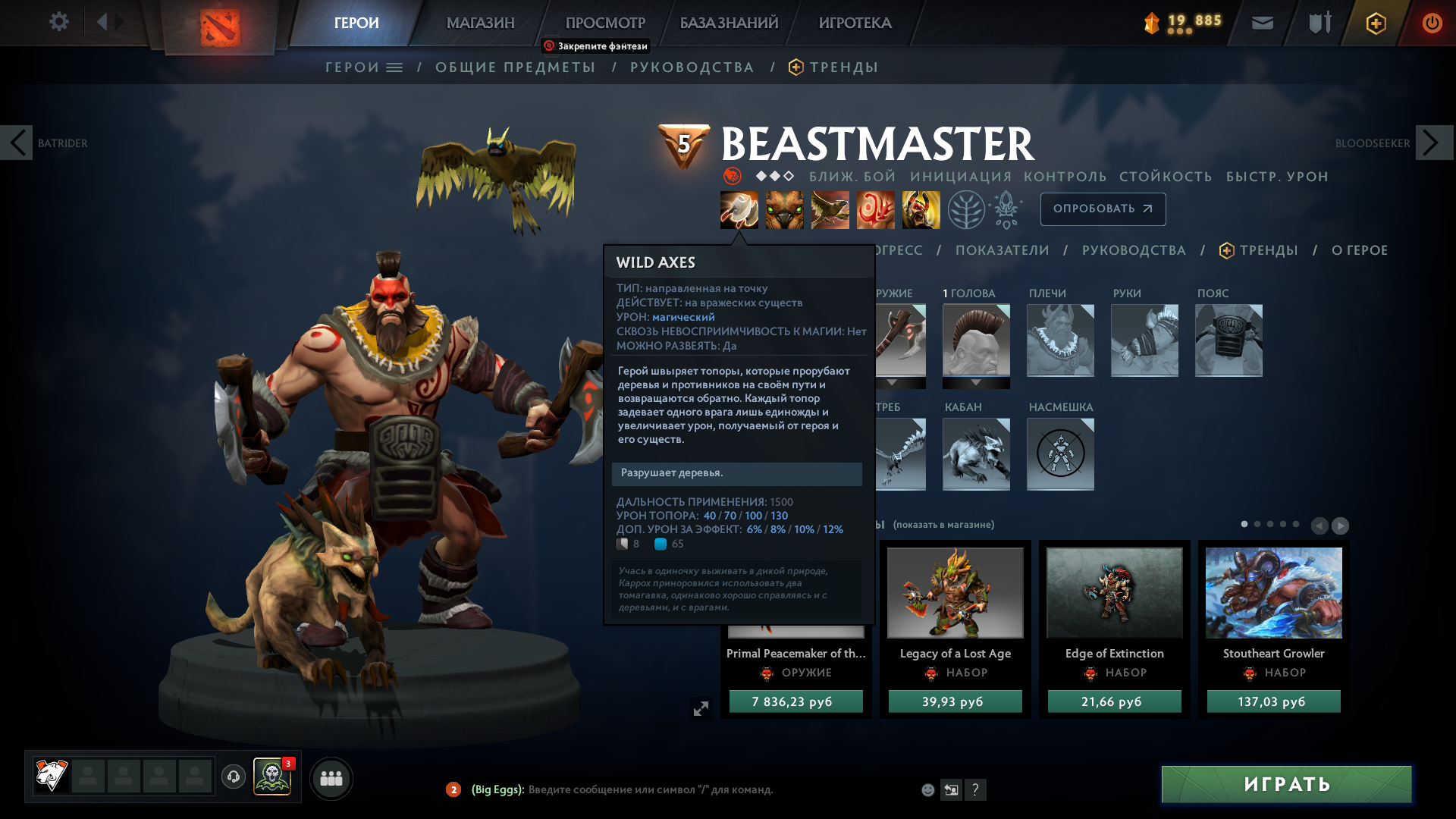Open the ПОКАЗАТЕЛИ section

pyautogui.click(x=1003, y=249)
